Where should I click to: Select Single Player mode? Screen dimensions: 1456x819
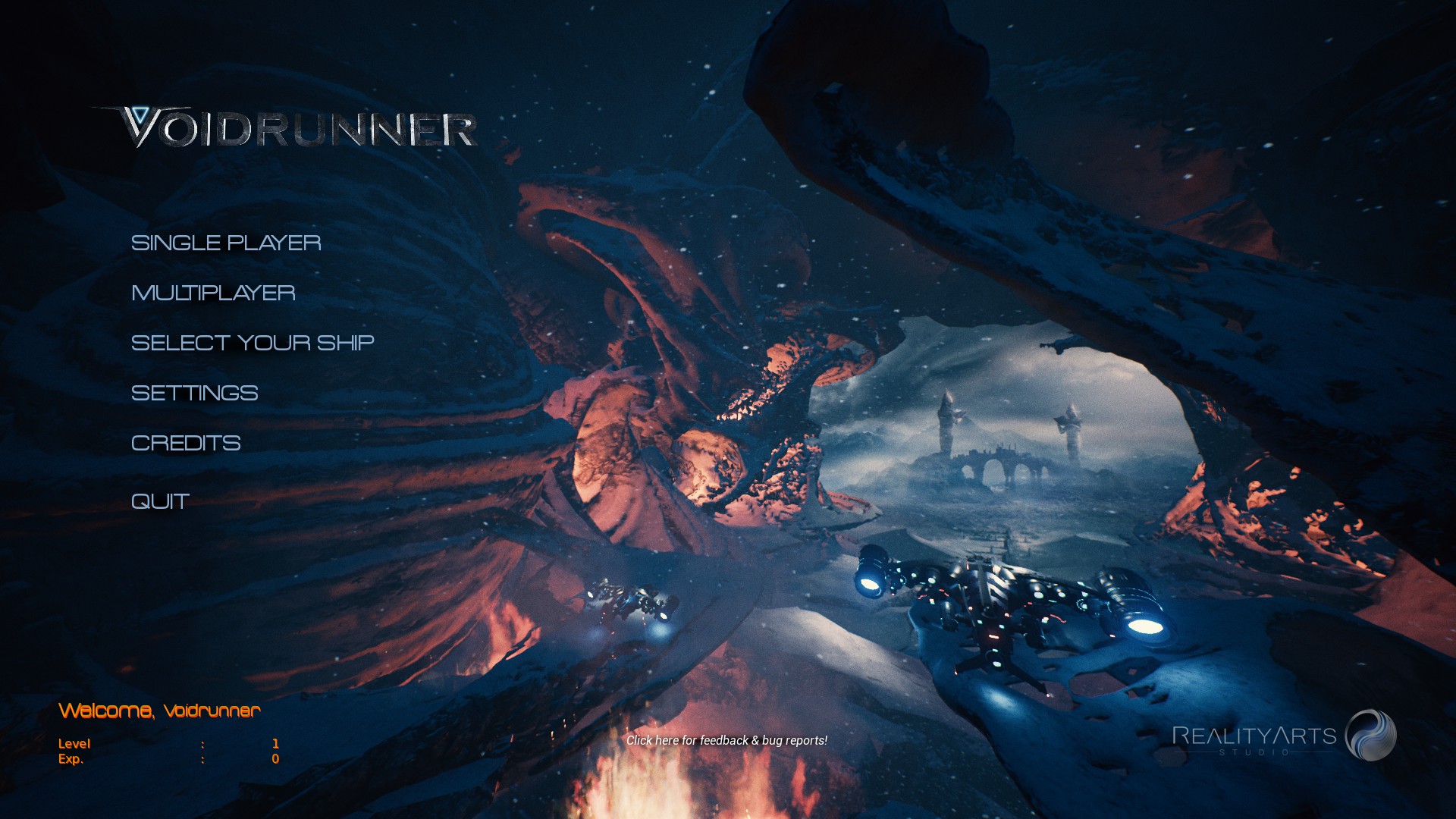[226, 243]
